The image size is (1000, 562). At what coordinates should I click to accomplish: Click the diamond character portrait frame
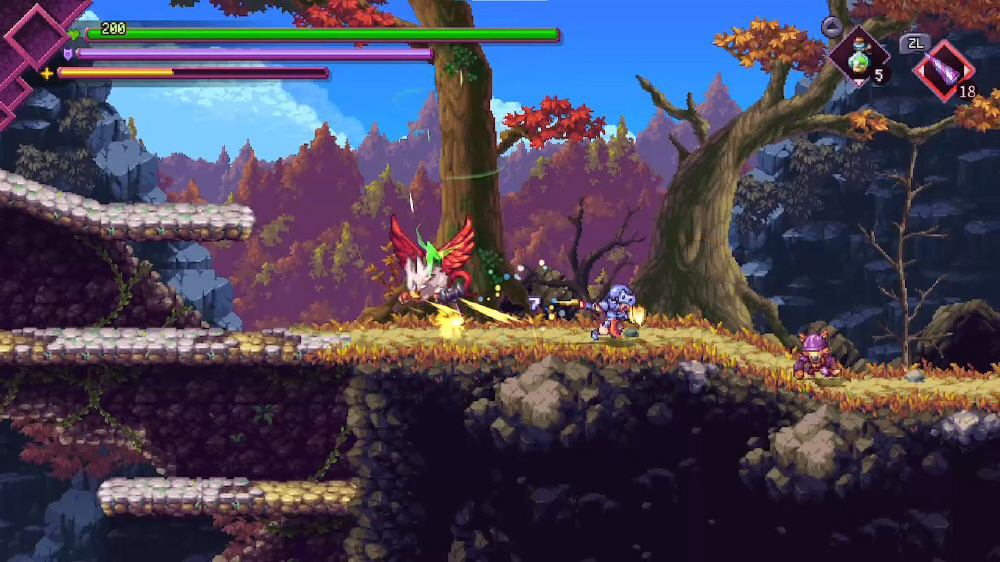click(x=34, y=35)
